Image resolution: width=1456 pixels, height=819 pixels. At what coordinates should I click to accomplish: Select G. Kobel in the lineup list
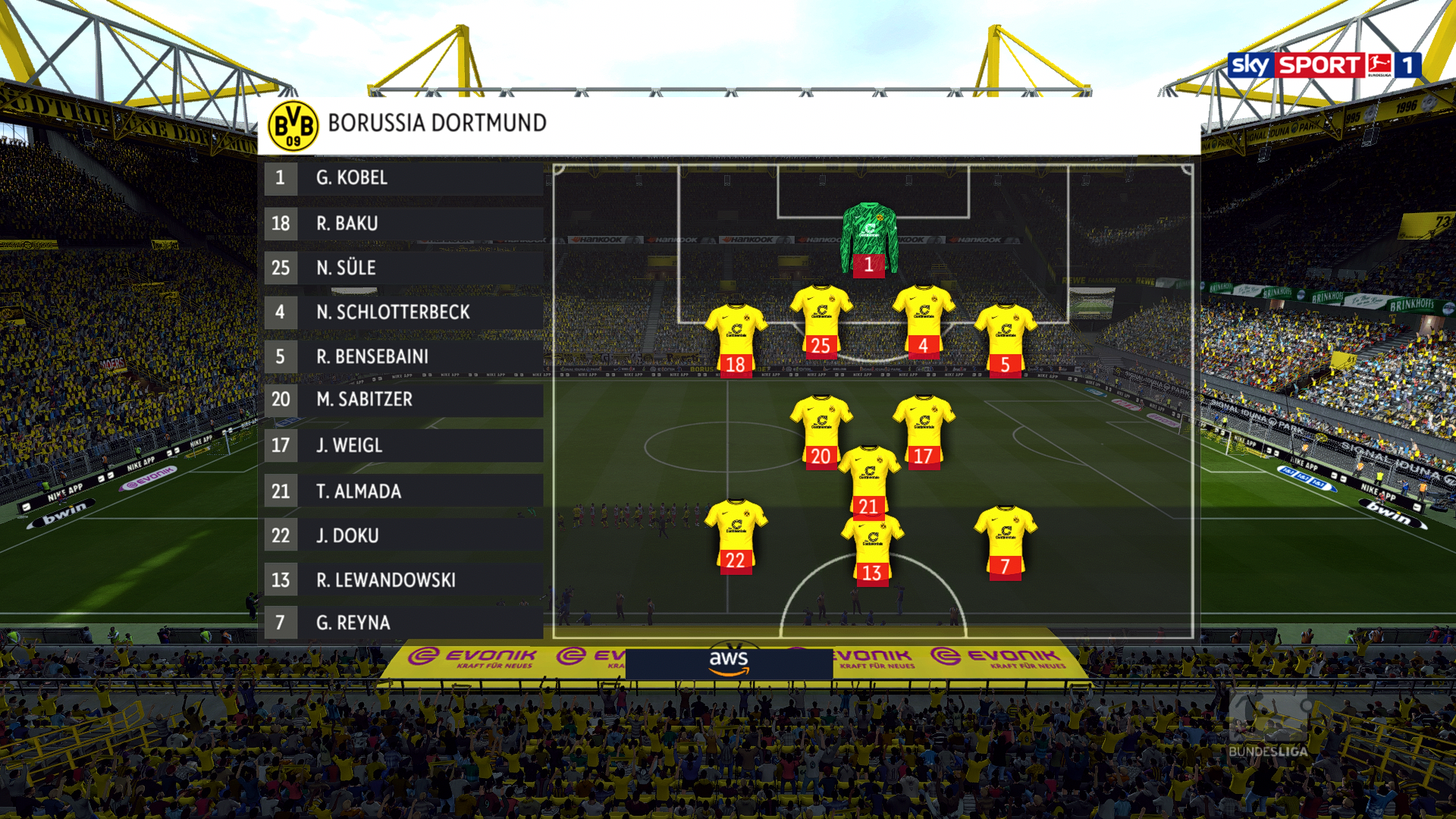pyautogui.click(x=403, y=178)
